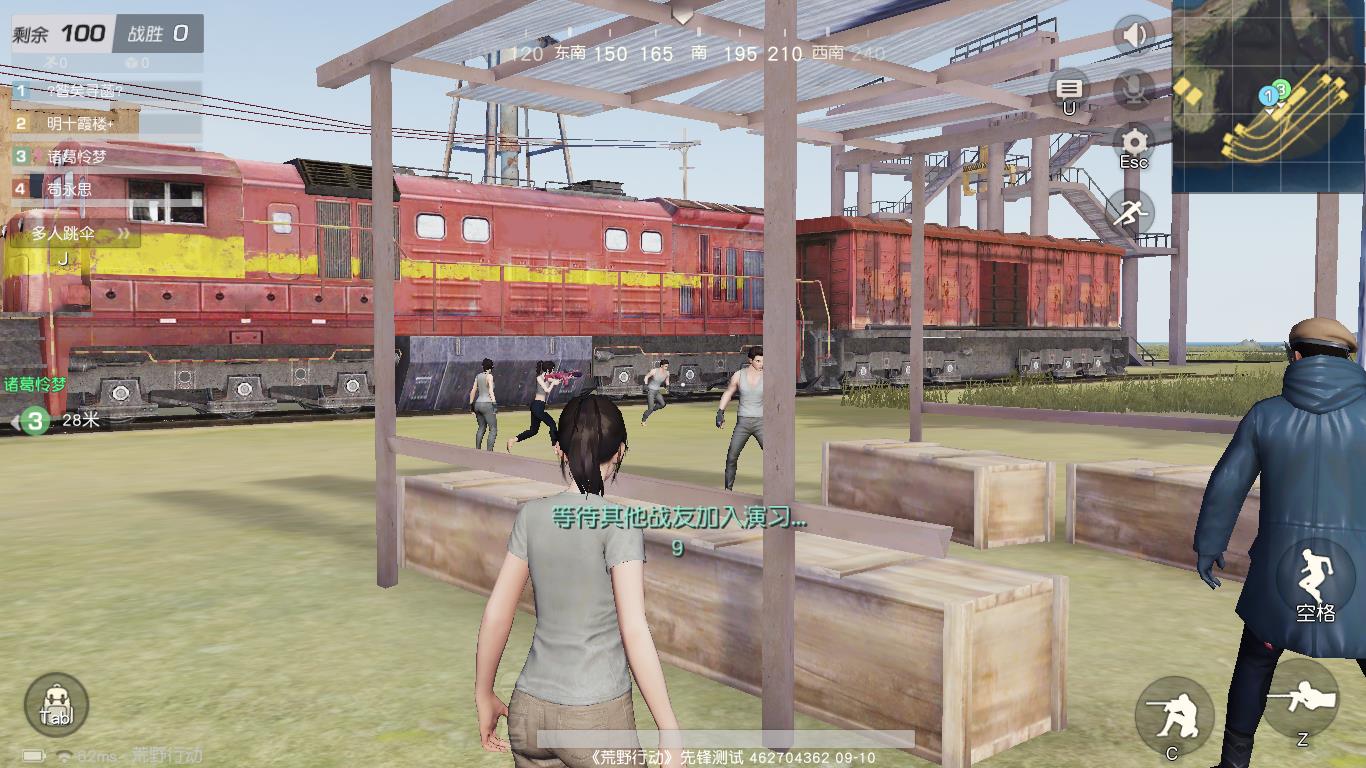Toggle the sprinting runner icon

click(x=1132, y=211)
